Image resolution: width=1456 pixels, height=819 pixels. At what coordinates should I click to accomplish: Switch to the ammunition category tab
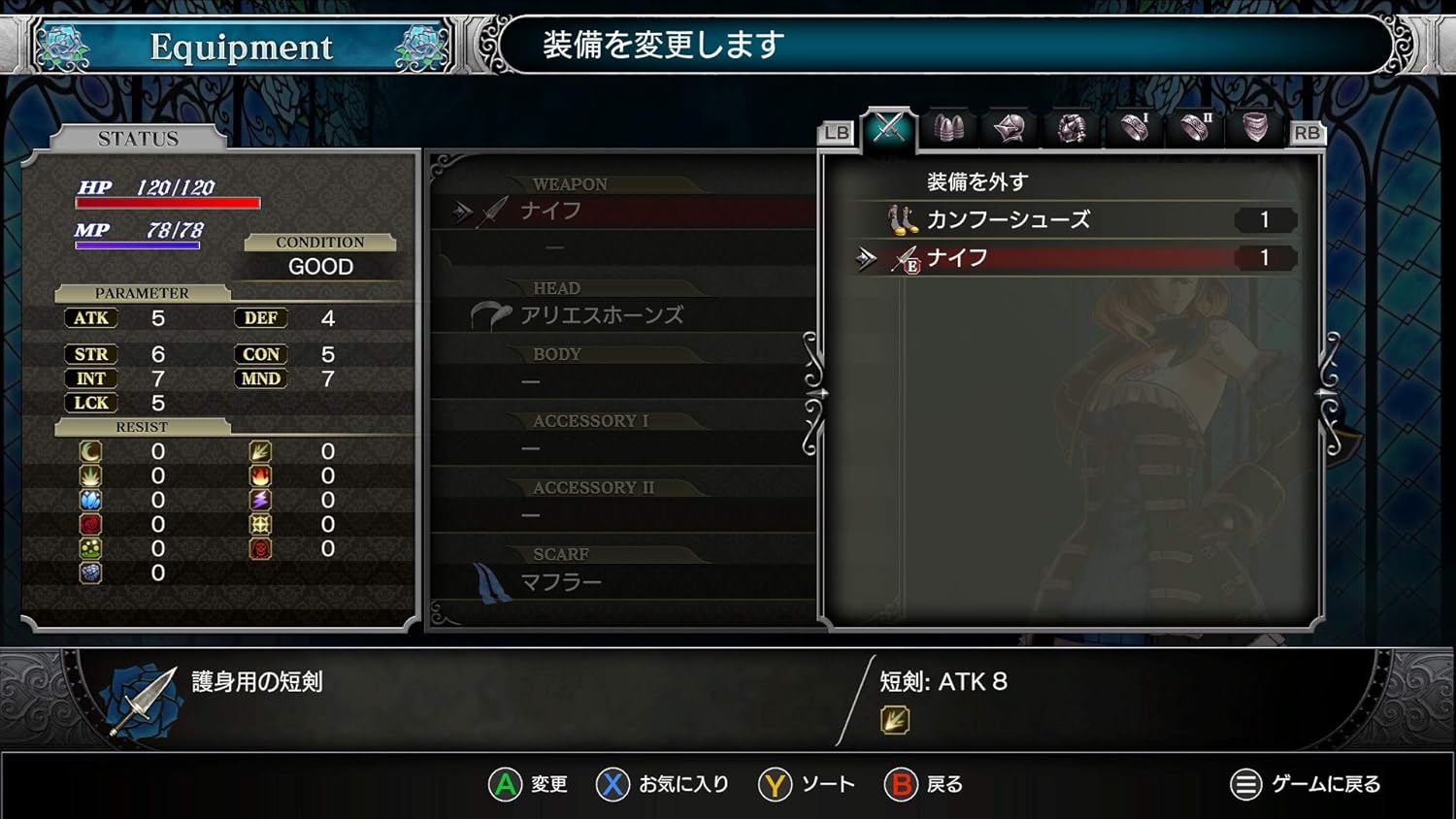click(948, 127)
